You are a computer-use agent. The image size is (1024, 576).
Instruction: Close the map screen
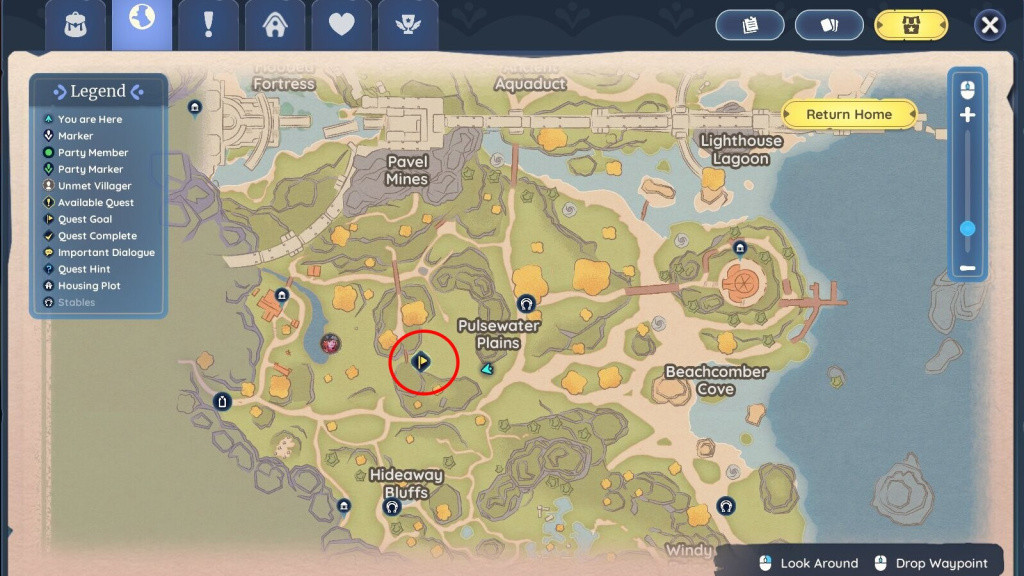989,25
